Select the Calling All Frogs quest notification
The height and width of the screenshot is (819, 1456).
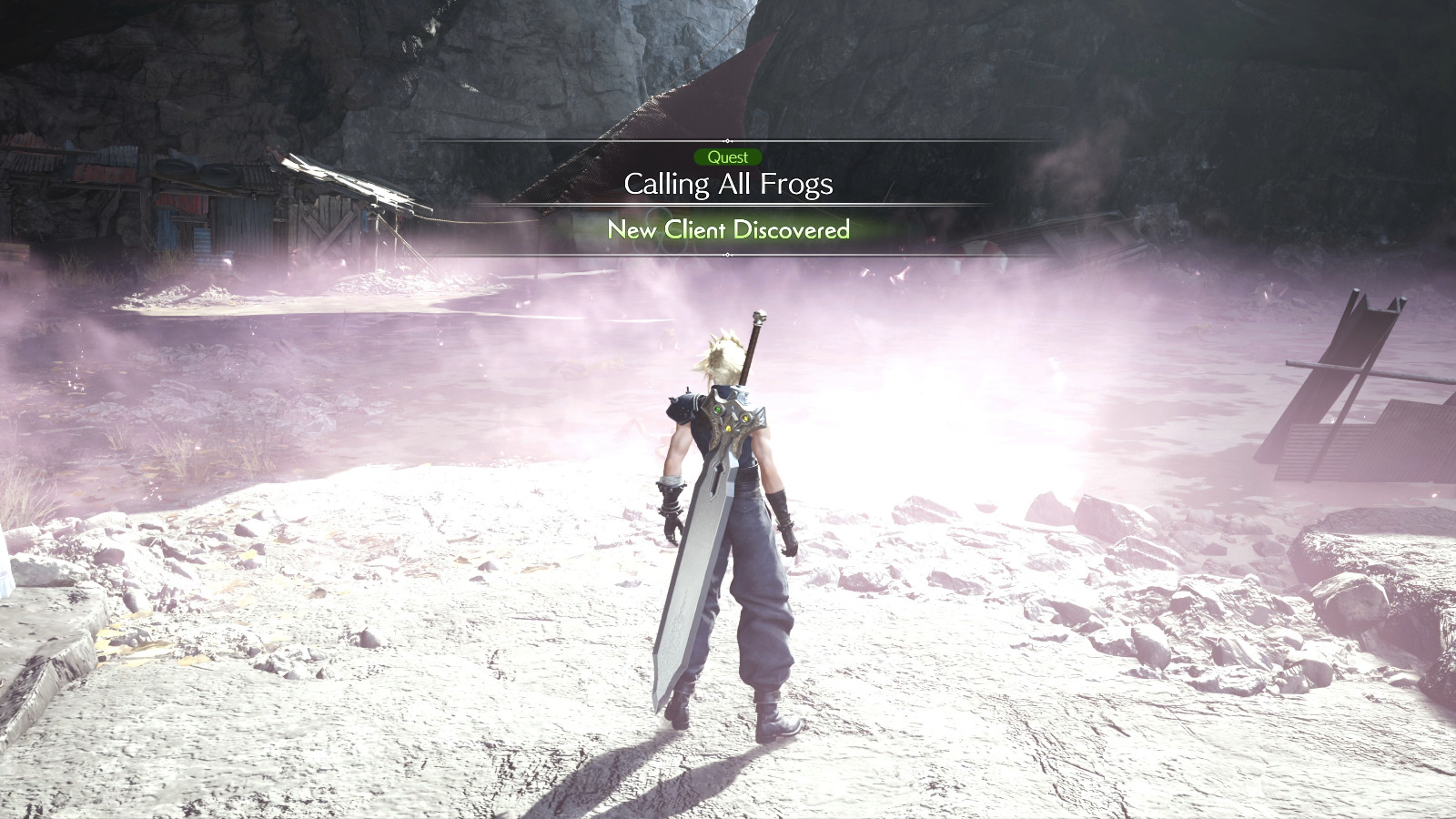[x=728, y=185]
